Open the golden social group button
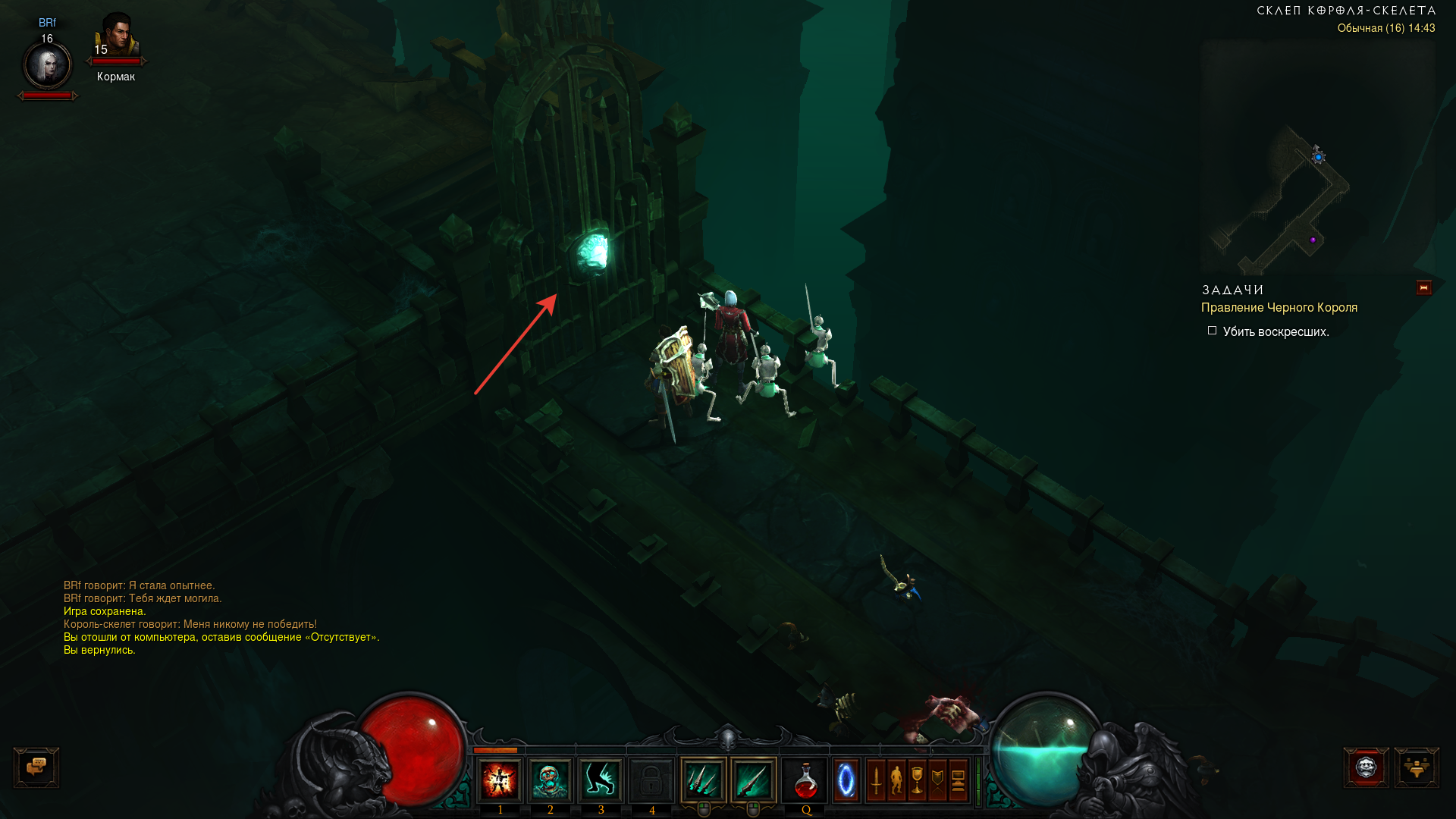The image size is (1456, 819). 1416,767
